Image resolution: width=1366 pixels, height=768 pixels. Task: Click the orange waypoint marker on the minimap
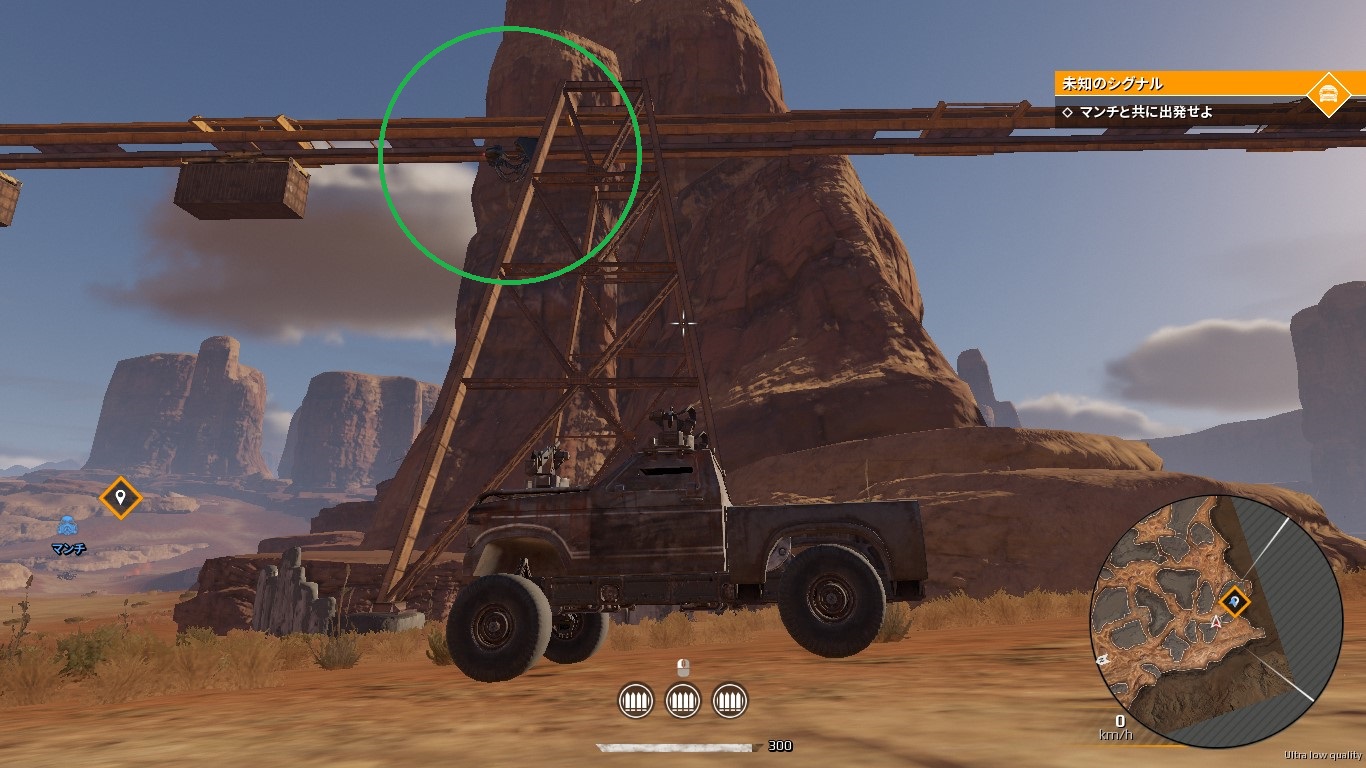(x=1235, y=602)
